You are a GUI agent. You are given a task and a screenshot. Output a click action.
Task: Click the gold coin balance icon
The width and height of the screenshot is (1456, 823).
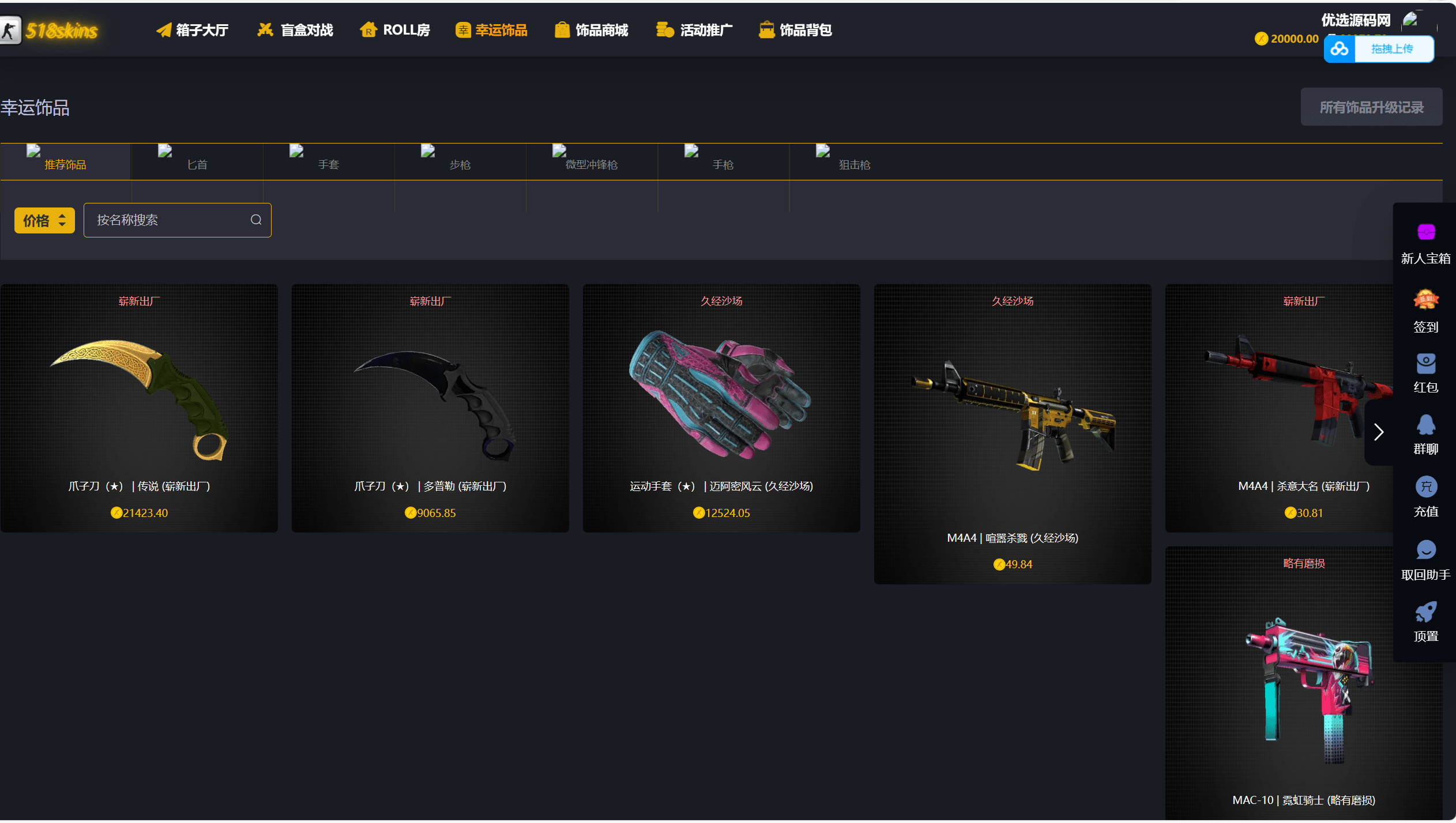click(1260, 38)
